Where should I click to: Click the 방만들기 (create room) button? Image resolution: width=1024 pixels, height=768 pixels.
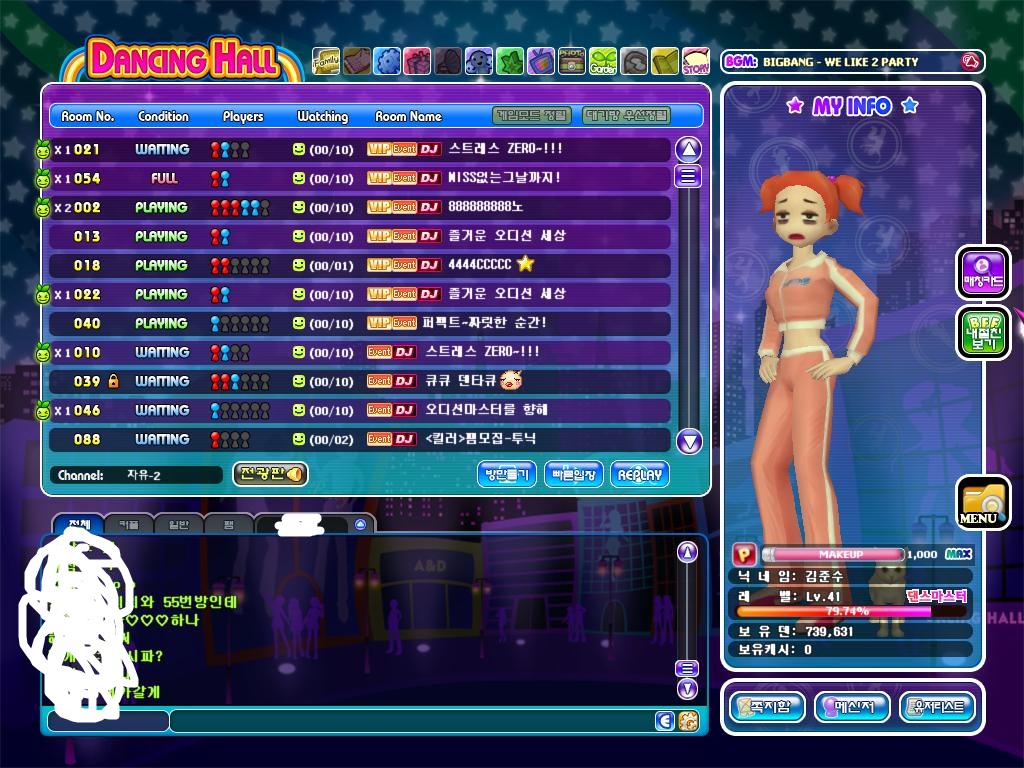click(x=507, y=475)
